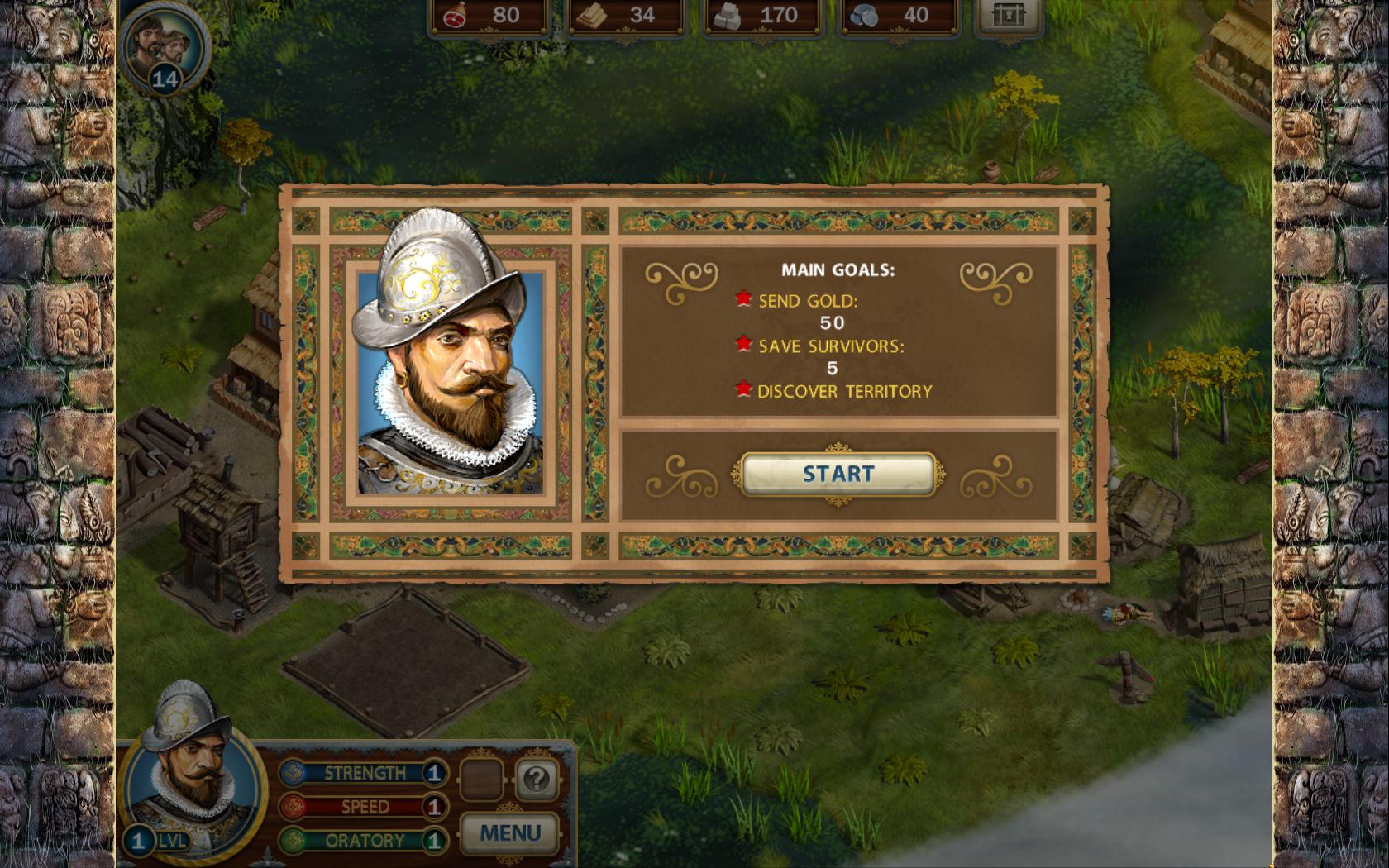Open the treasure chest button in the resource bar

(1007, 16)
